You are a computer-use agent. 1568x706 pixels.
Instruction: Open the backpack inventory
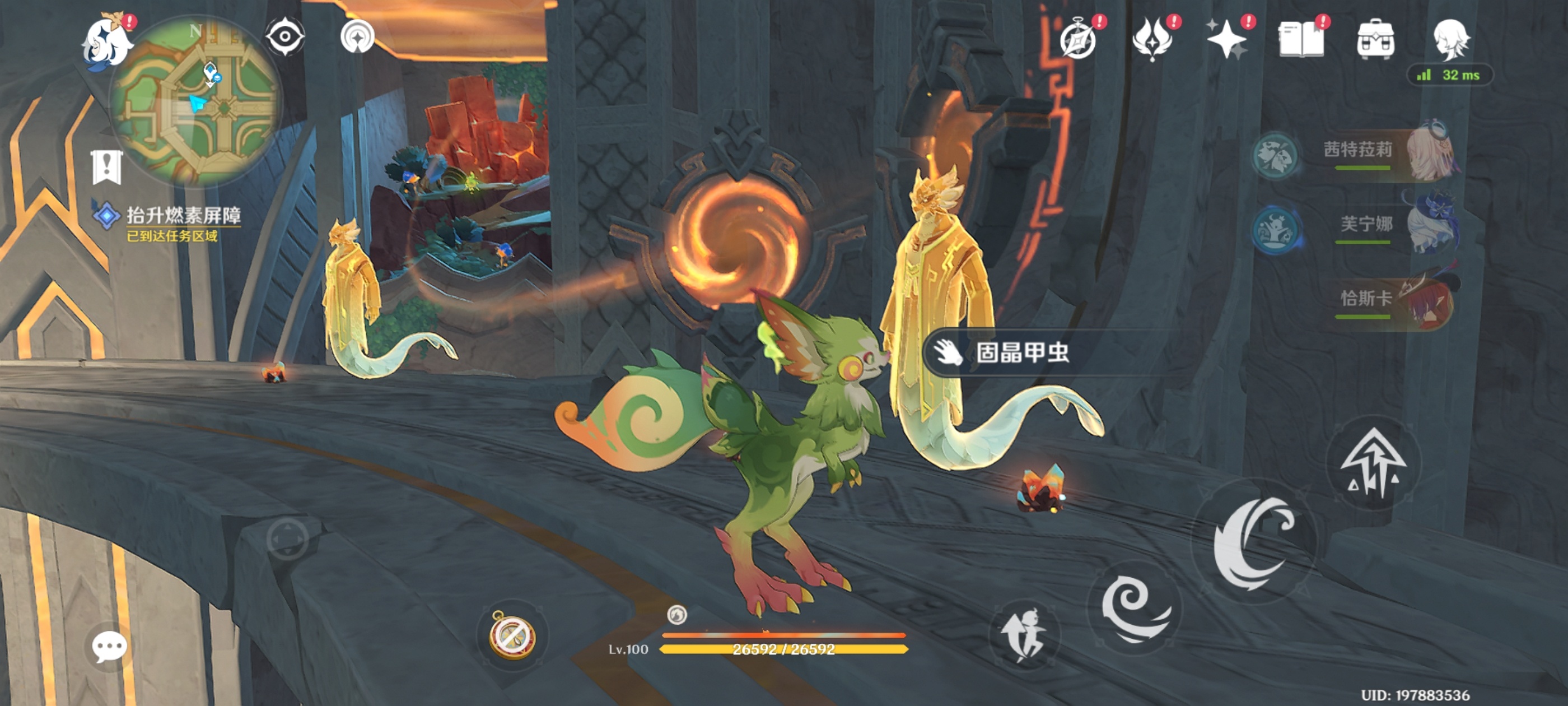coord(1376,40)
